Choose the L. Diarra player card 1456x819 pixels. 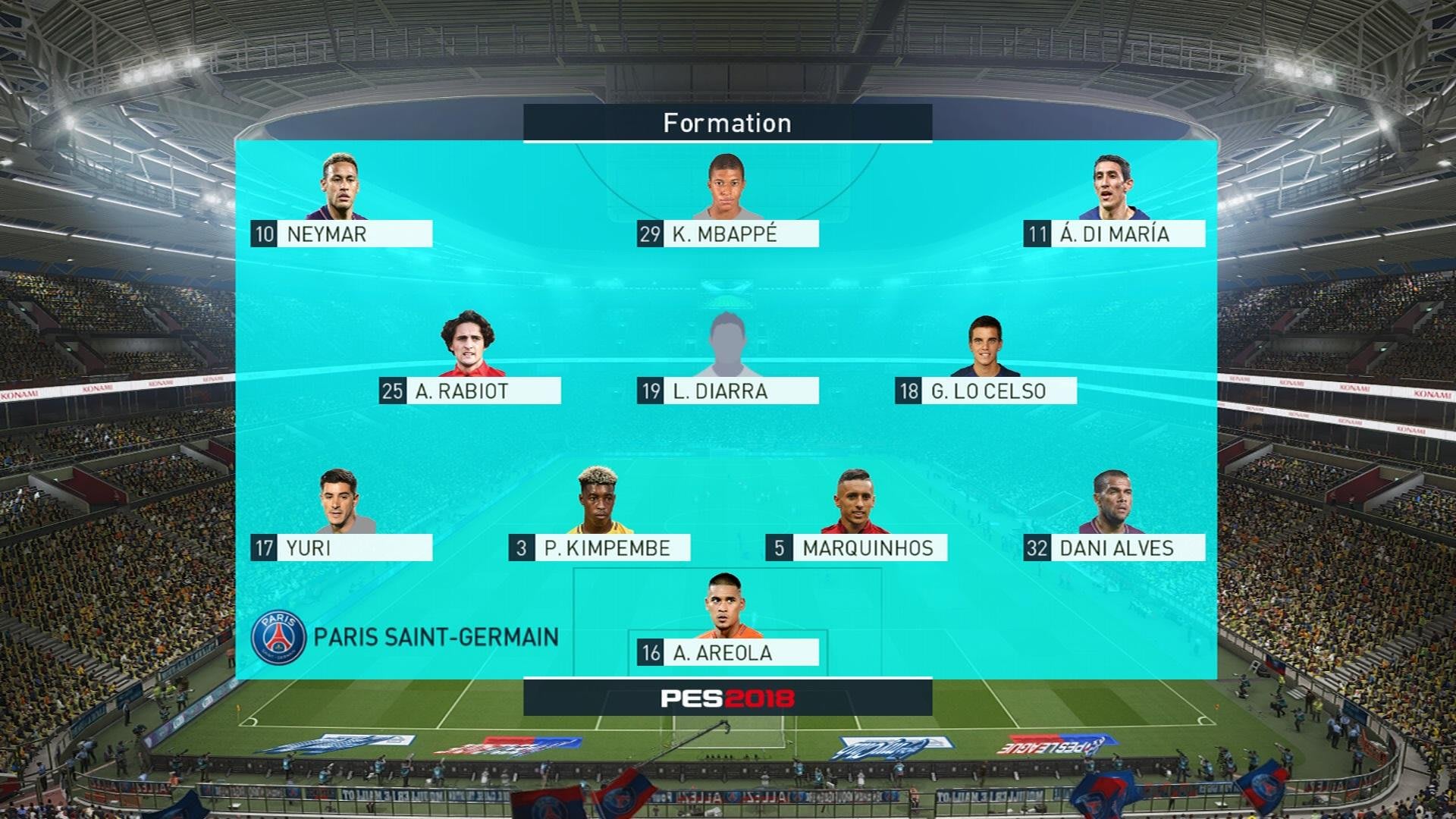pos(727,391)
